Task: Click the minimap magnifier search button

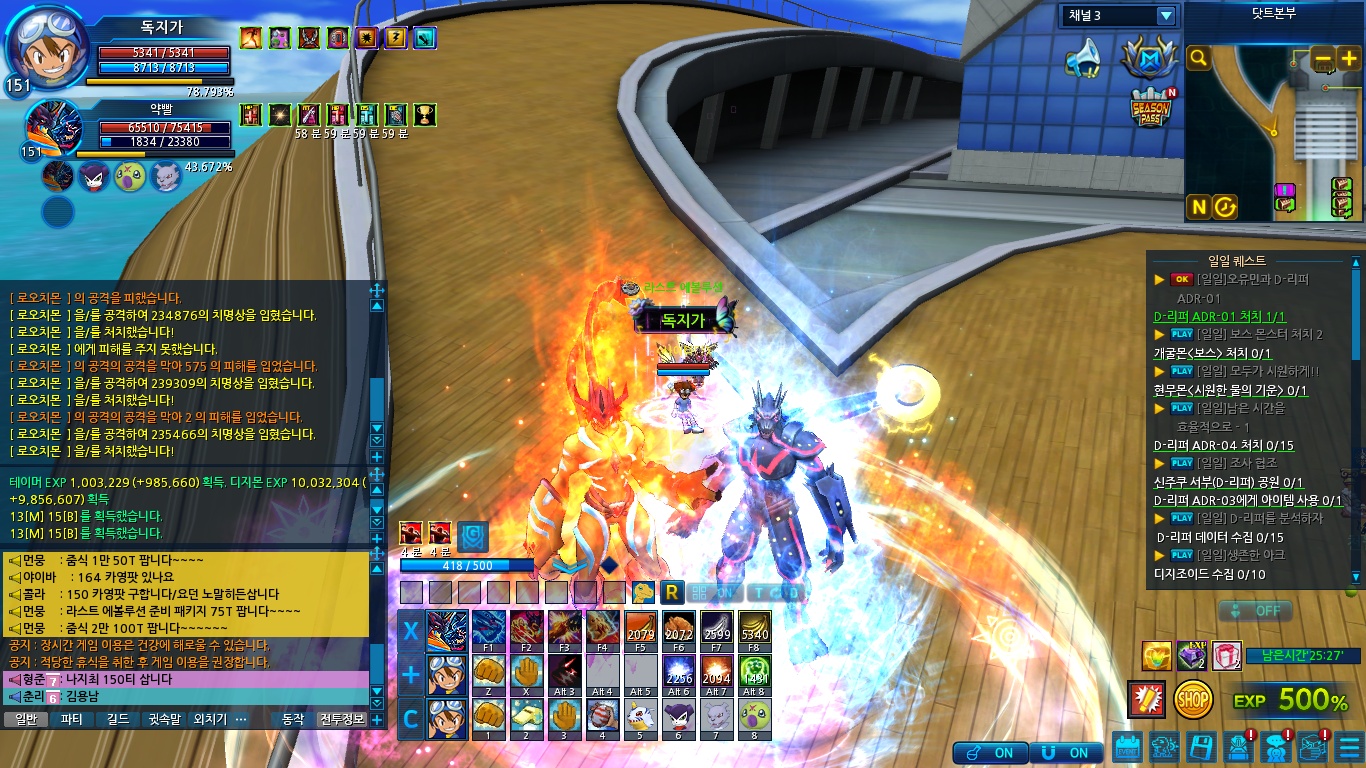Action: (x=1199, y=59)
